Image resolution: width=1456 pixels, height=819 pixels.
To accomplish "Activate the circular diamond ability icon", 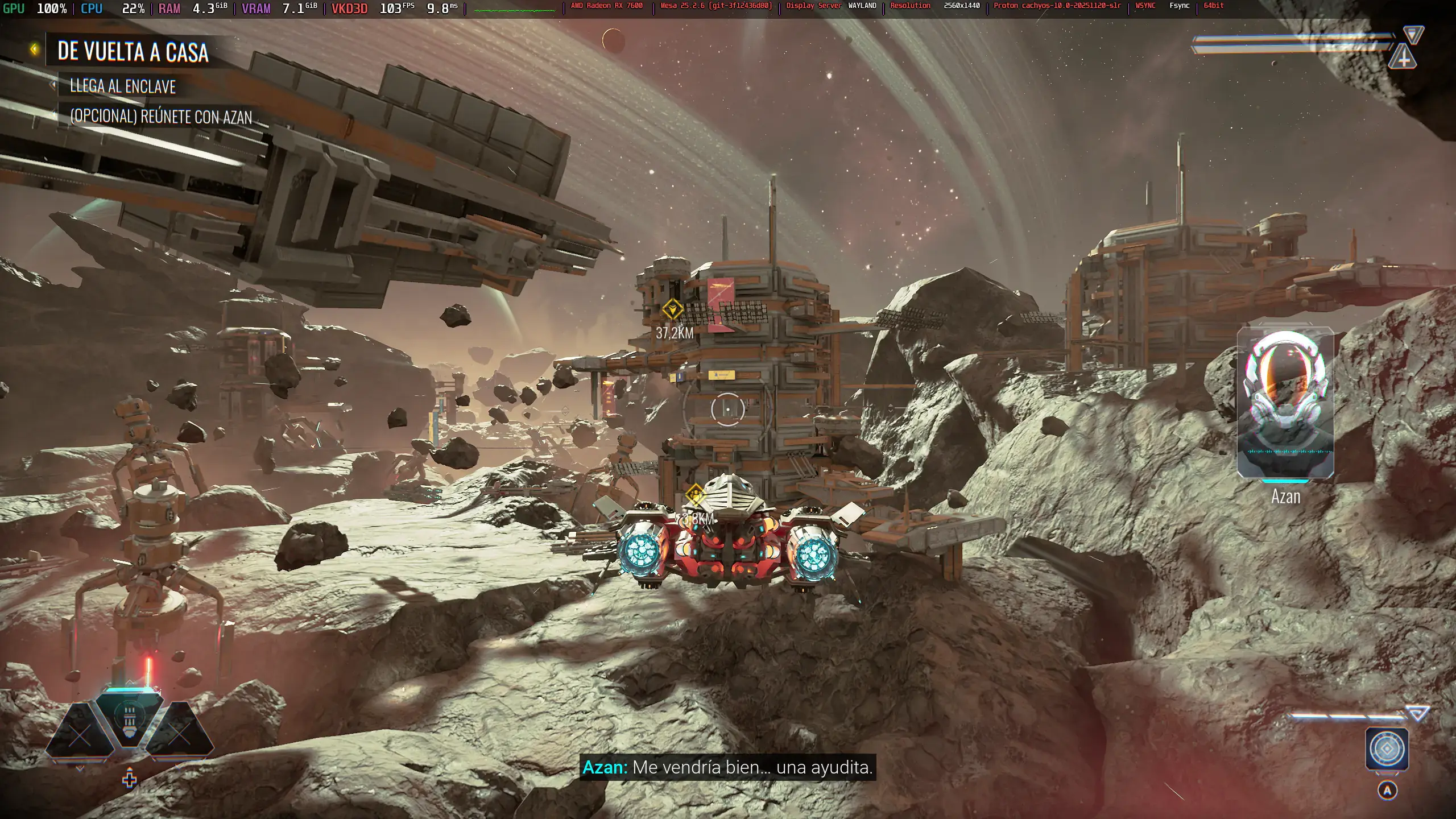I will click(x=1387, y=749).
